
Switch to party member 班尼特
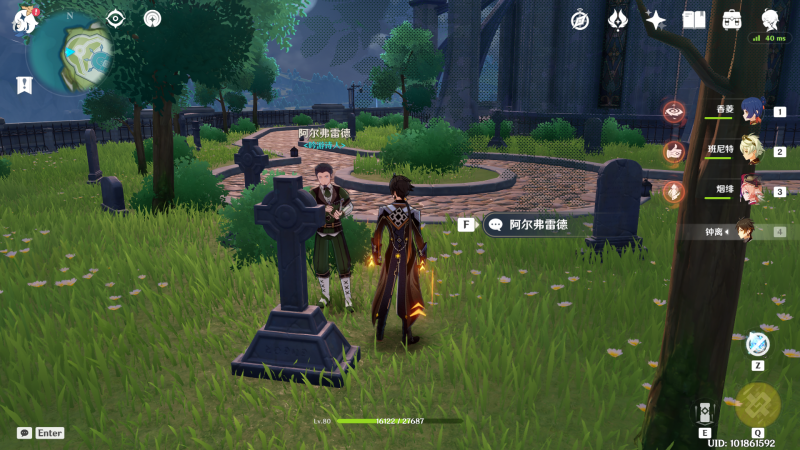[749, 151]
